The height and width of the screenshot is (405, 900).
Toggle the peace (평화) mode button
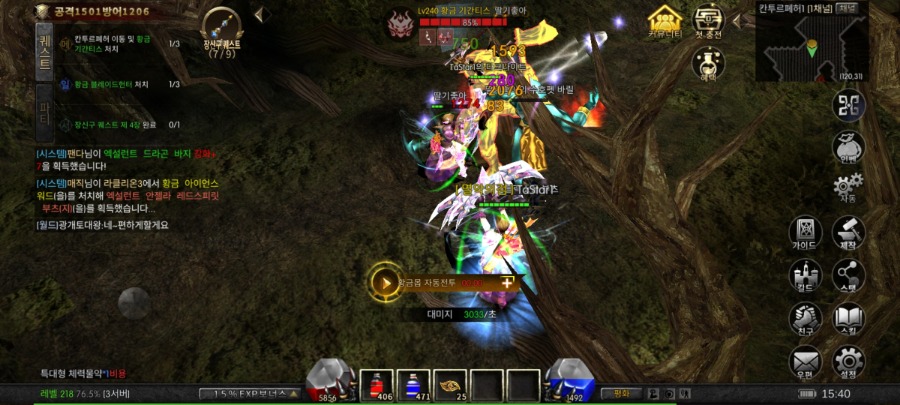coord(622,393)
